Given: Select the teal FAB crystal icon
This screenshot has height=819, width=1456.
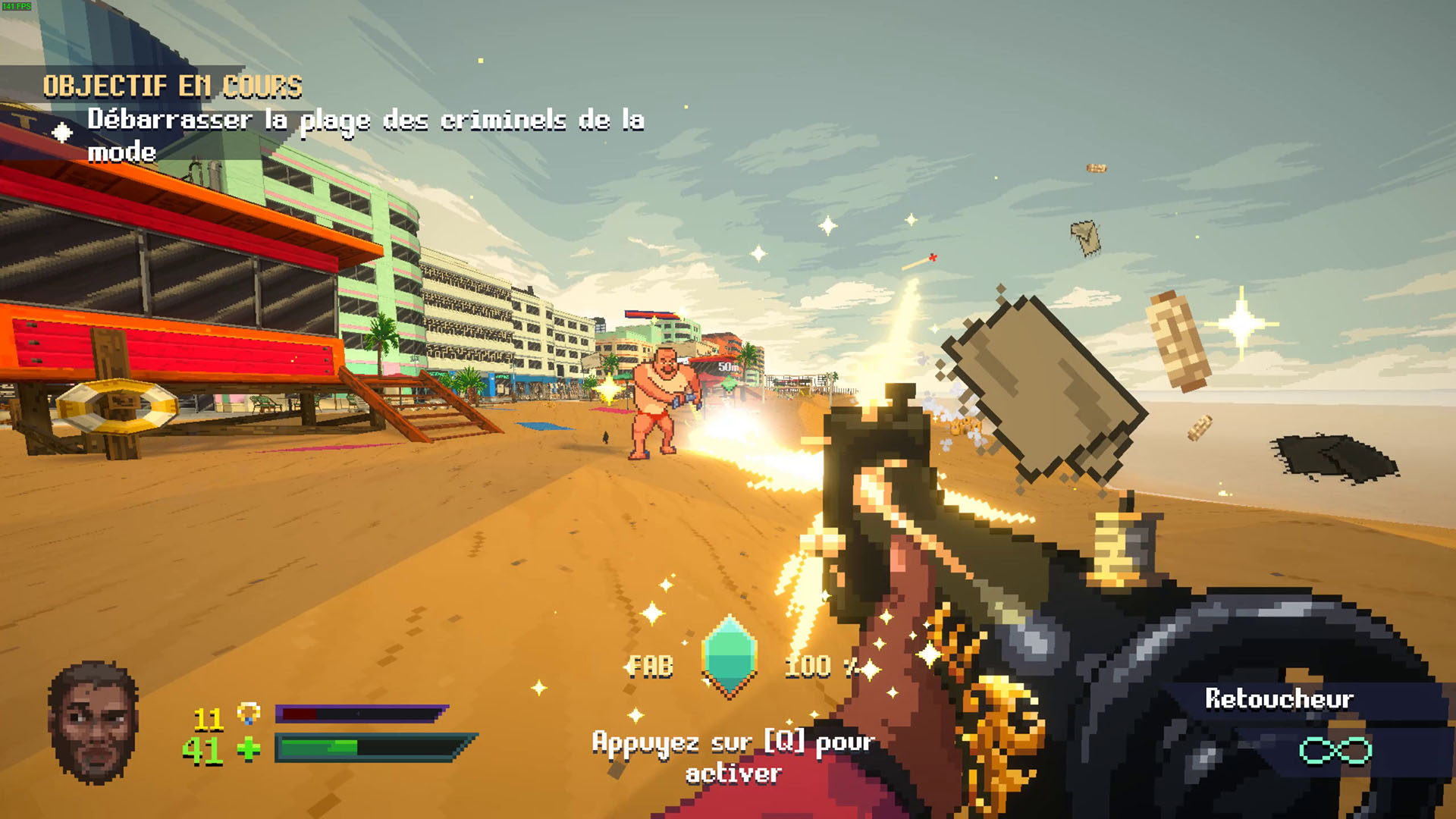Looking at the screenshot, I should click(x=730, y=656).
